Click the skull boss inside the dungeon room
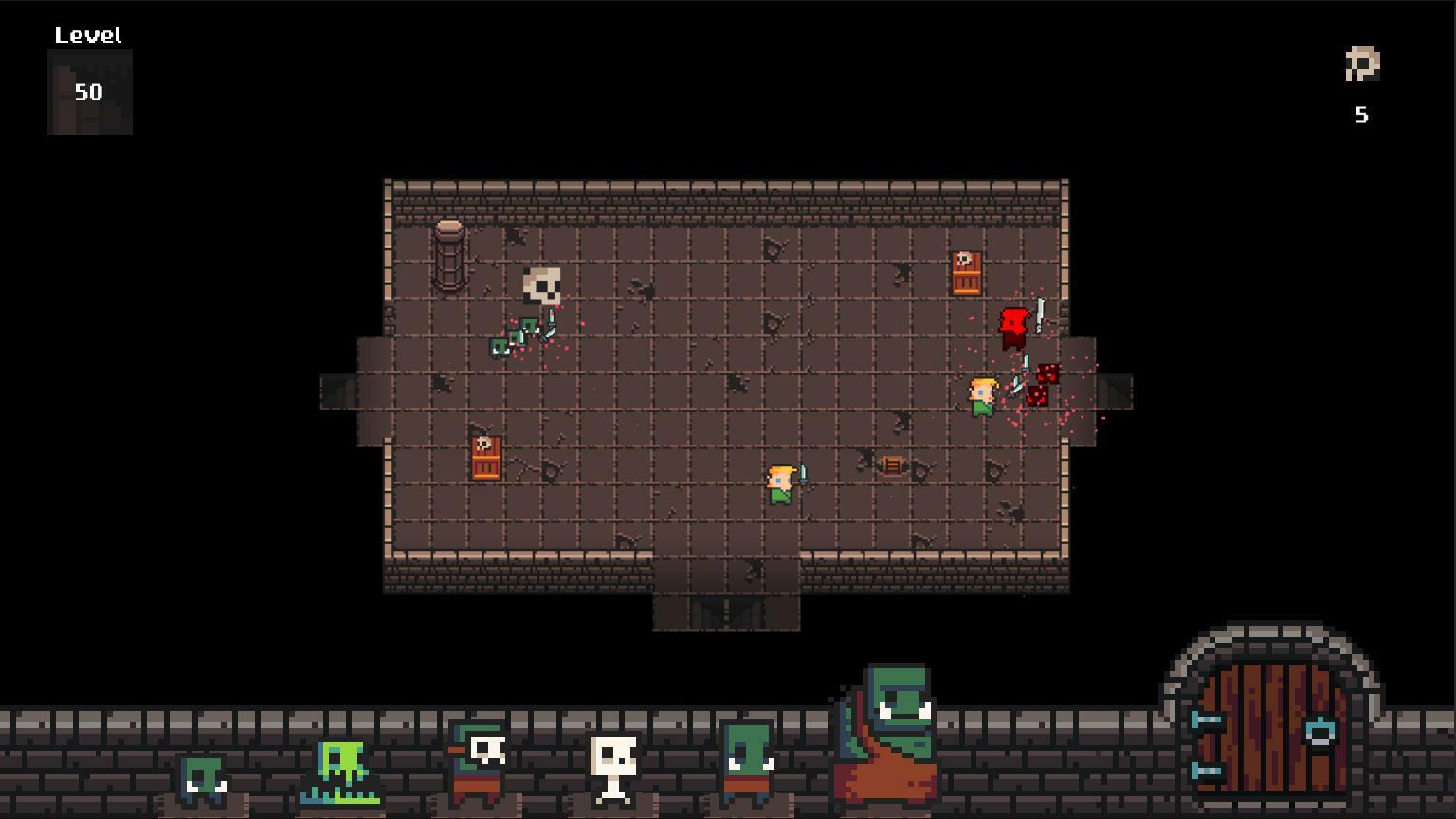Viewport: 1456px width, 819px height. (x=542, y=284)
